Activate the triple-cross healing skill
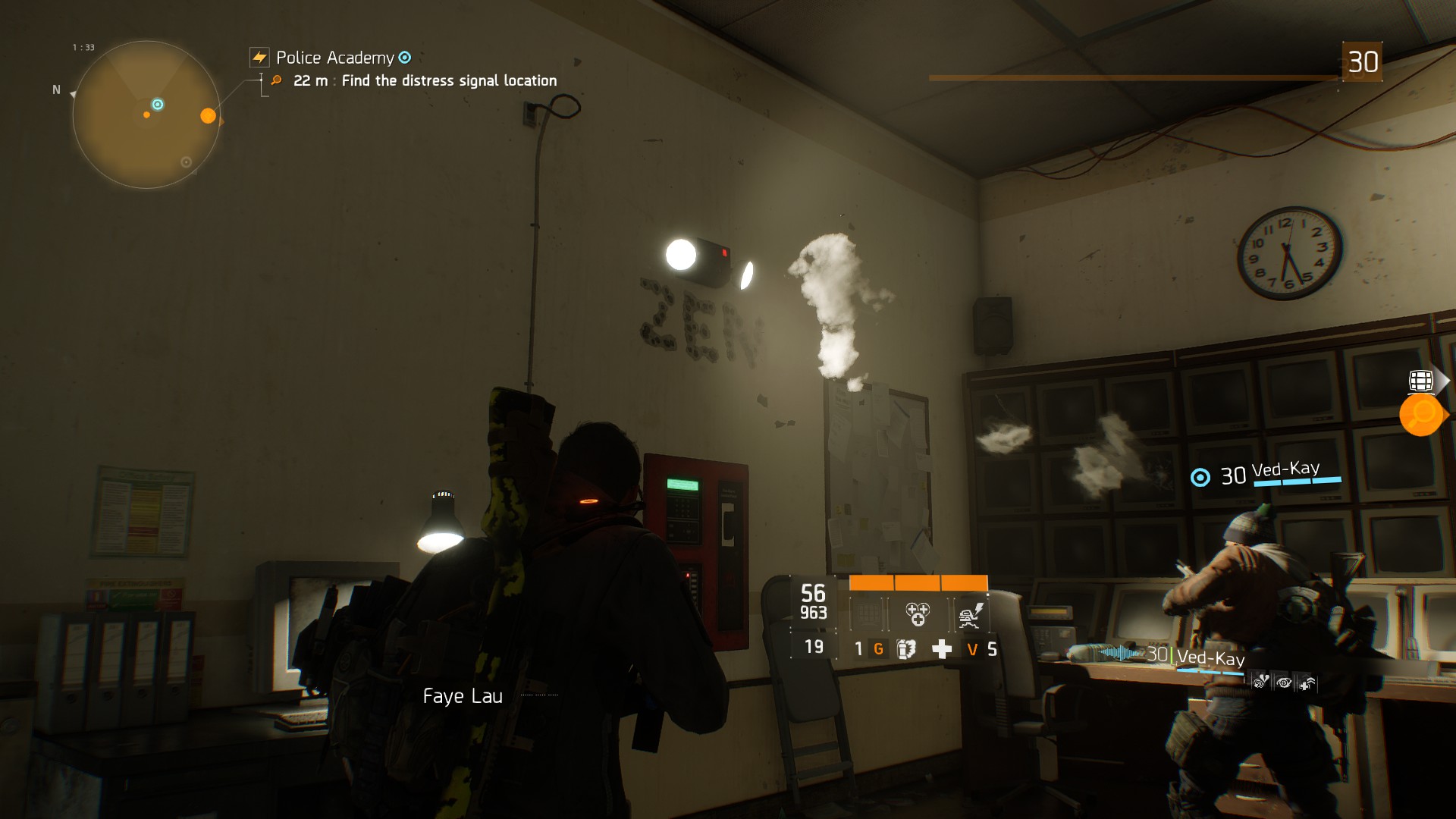This screenshot has width=1456, height=819. (x=918, y=614)
